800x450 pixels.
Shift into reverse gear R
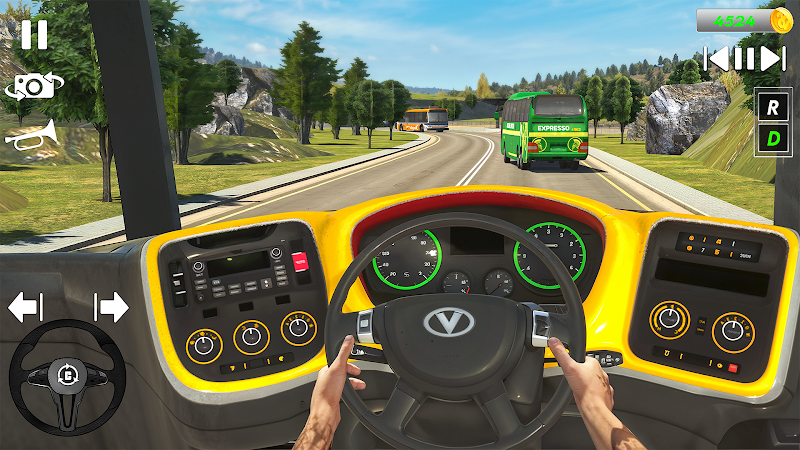[x=772, y=105]
